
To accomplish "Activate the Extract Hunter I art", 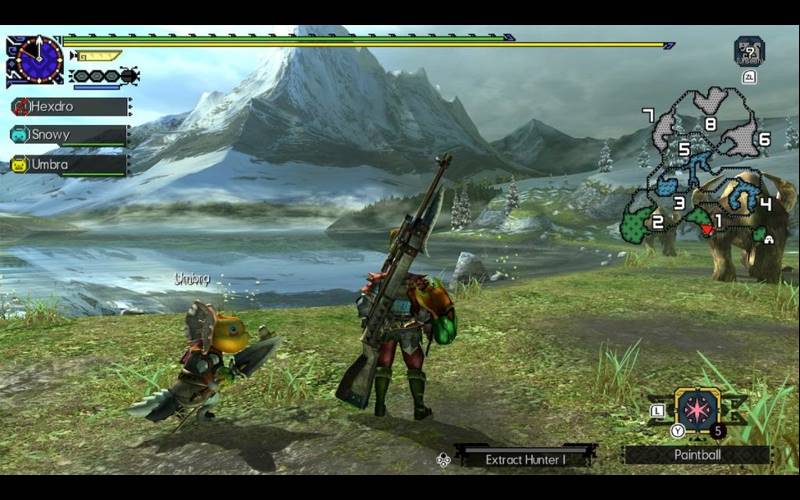I will tap(526, 459).
